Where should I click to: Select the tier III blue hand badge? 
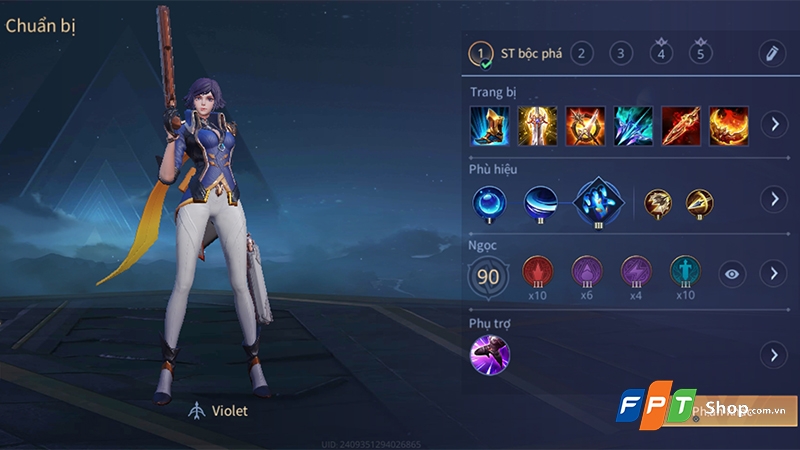click(x=595, y=200)
